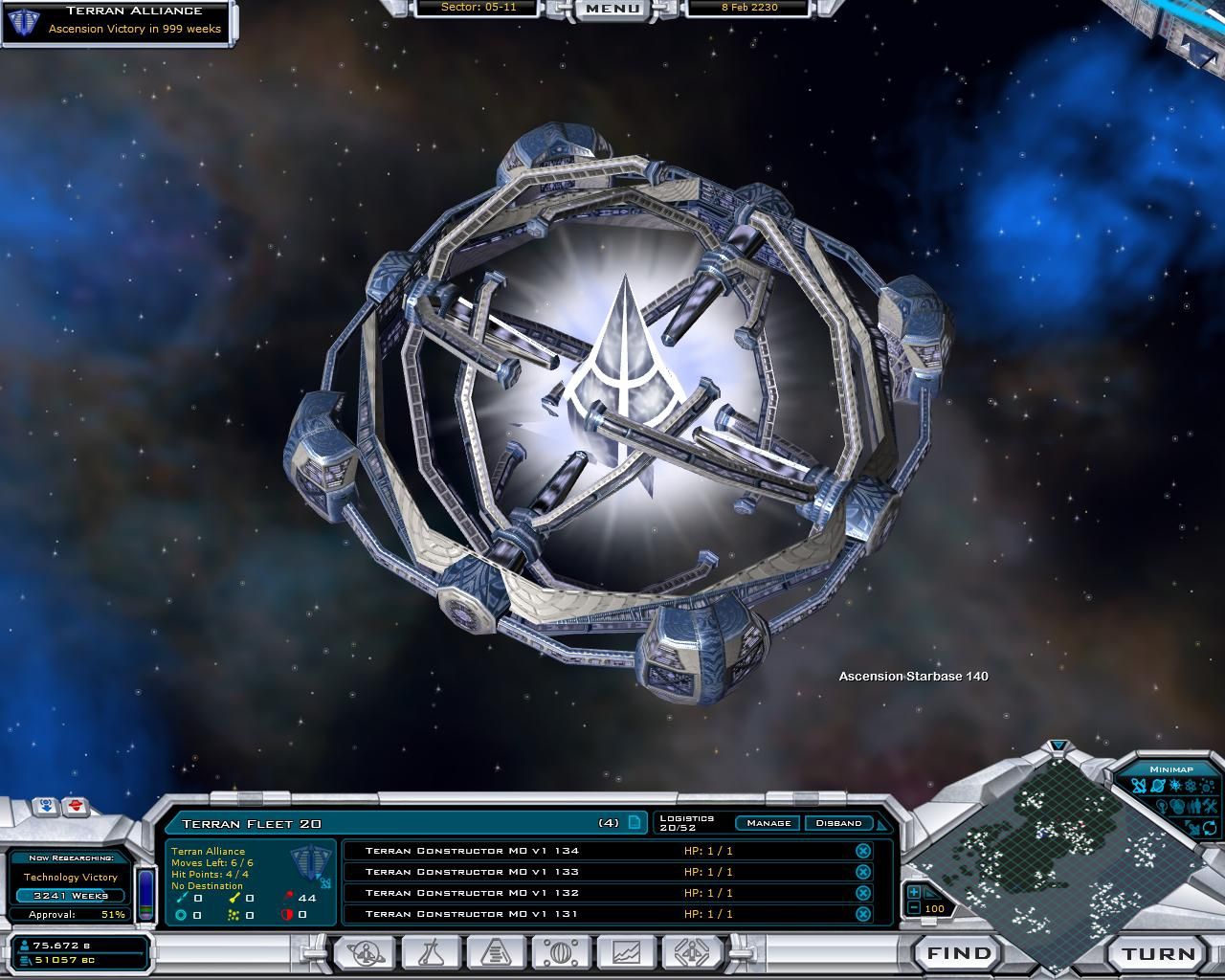Click the Sector 05-11 indicator
1225x980 pixels.
[x=479, y=7]
